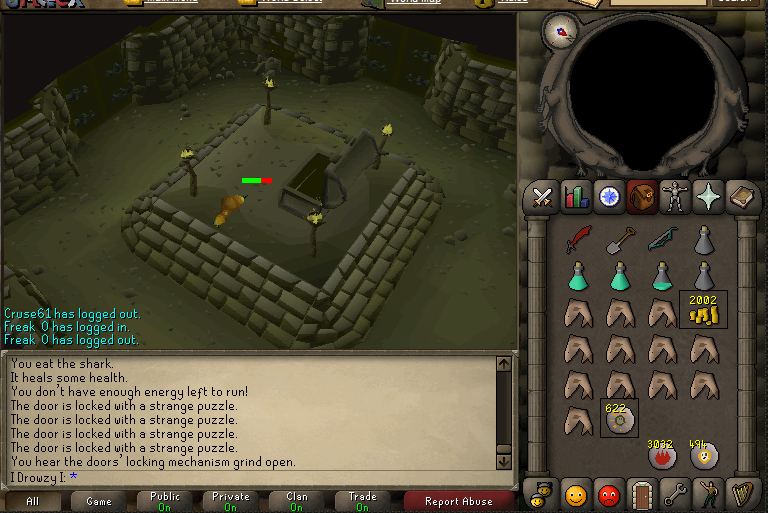
Task: Click the Logout door tab
Action: (x=642, y=494)
